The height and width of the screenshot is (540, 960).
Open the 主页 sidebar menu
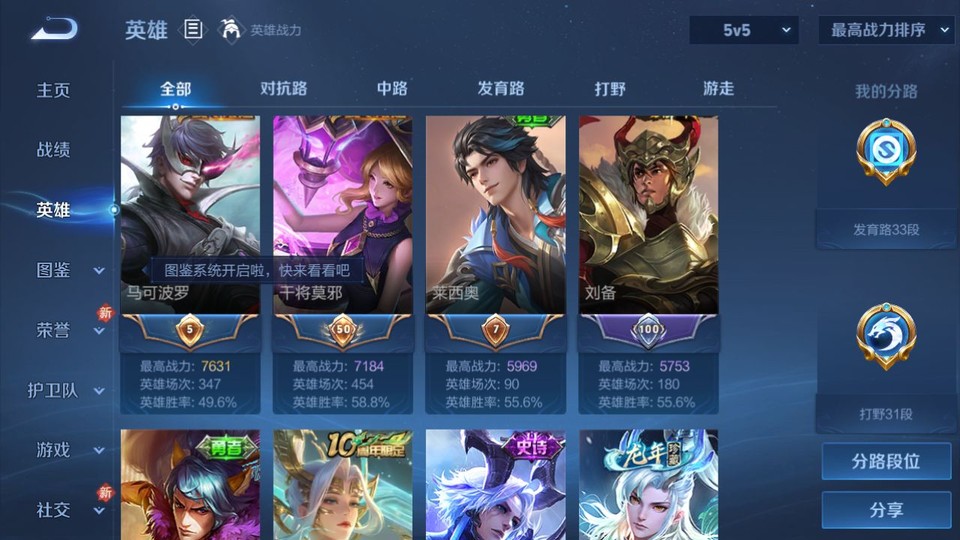(x=54, y=90)
